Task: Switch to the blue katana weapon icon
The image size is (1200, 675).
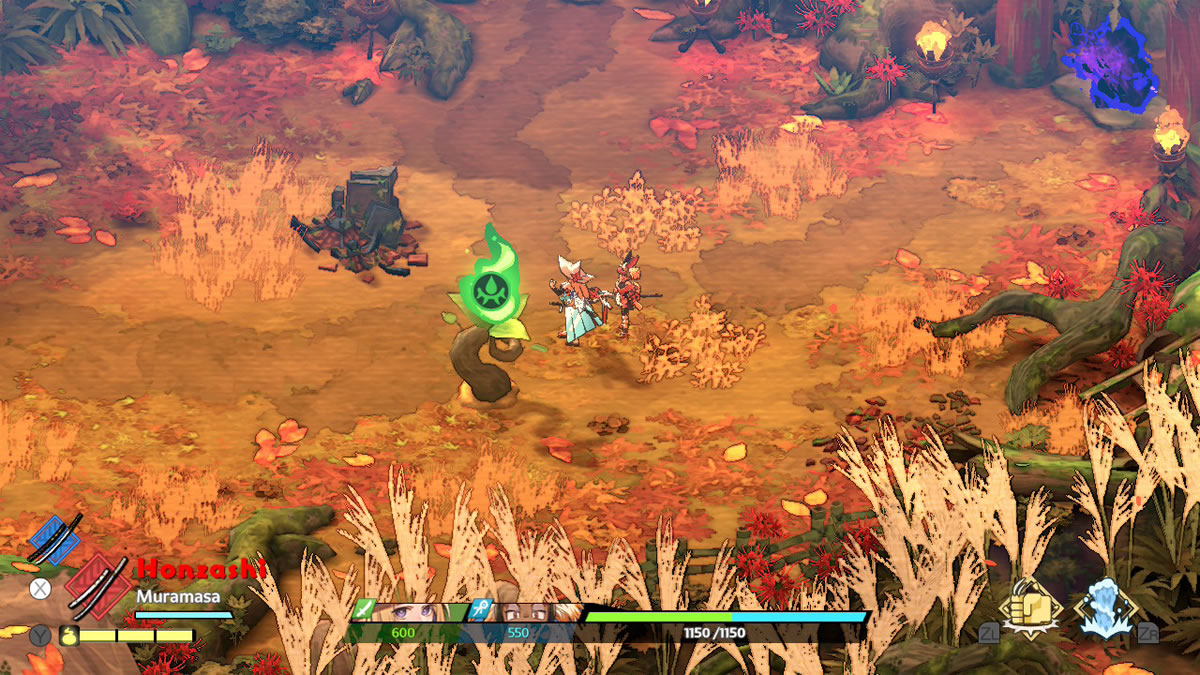Action: pyautogui.click(x=55, y=539)
